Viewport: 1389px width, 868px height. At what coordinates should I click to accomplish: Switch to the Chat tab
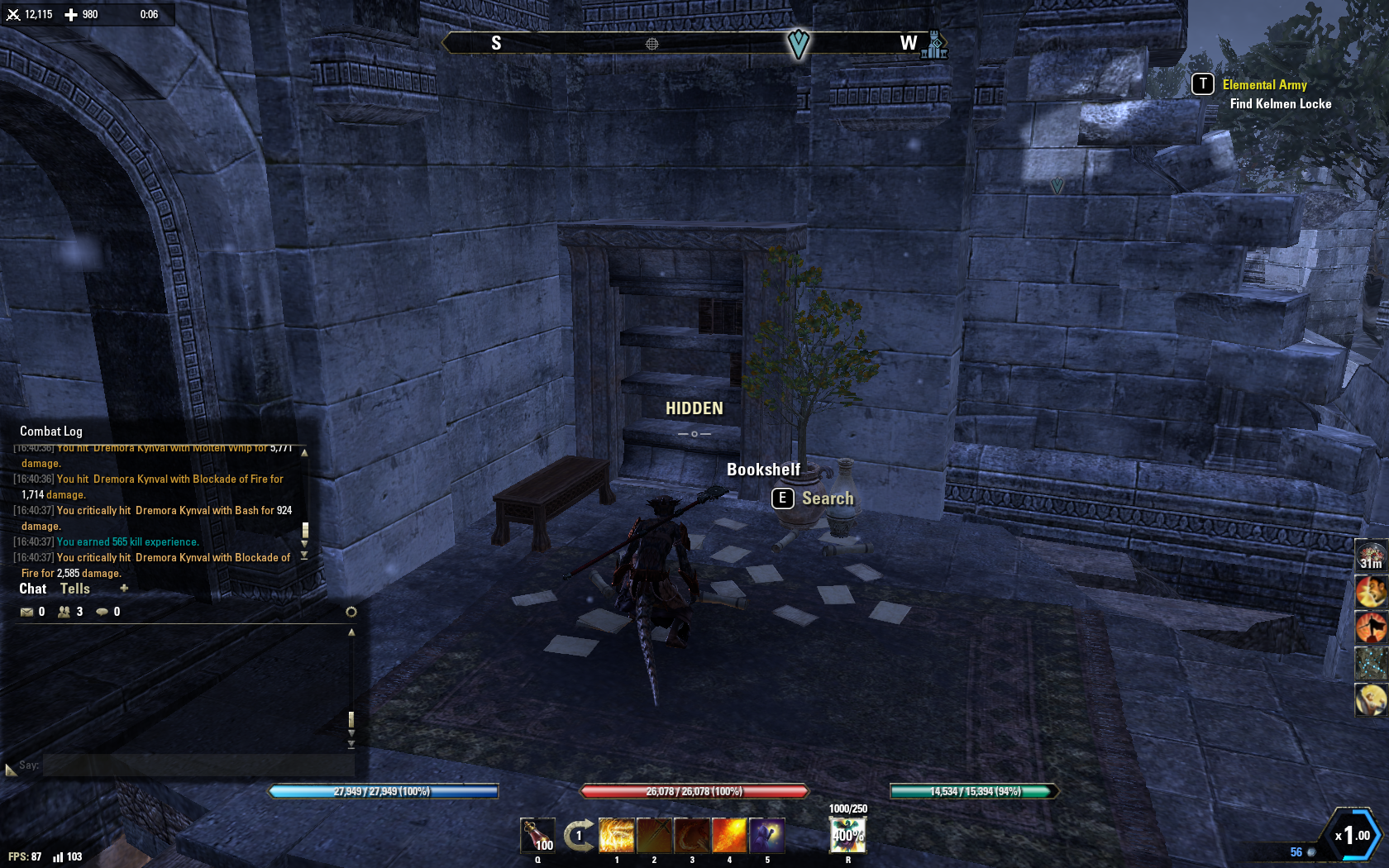[33, 589]
